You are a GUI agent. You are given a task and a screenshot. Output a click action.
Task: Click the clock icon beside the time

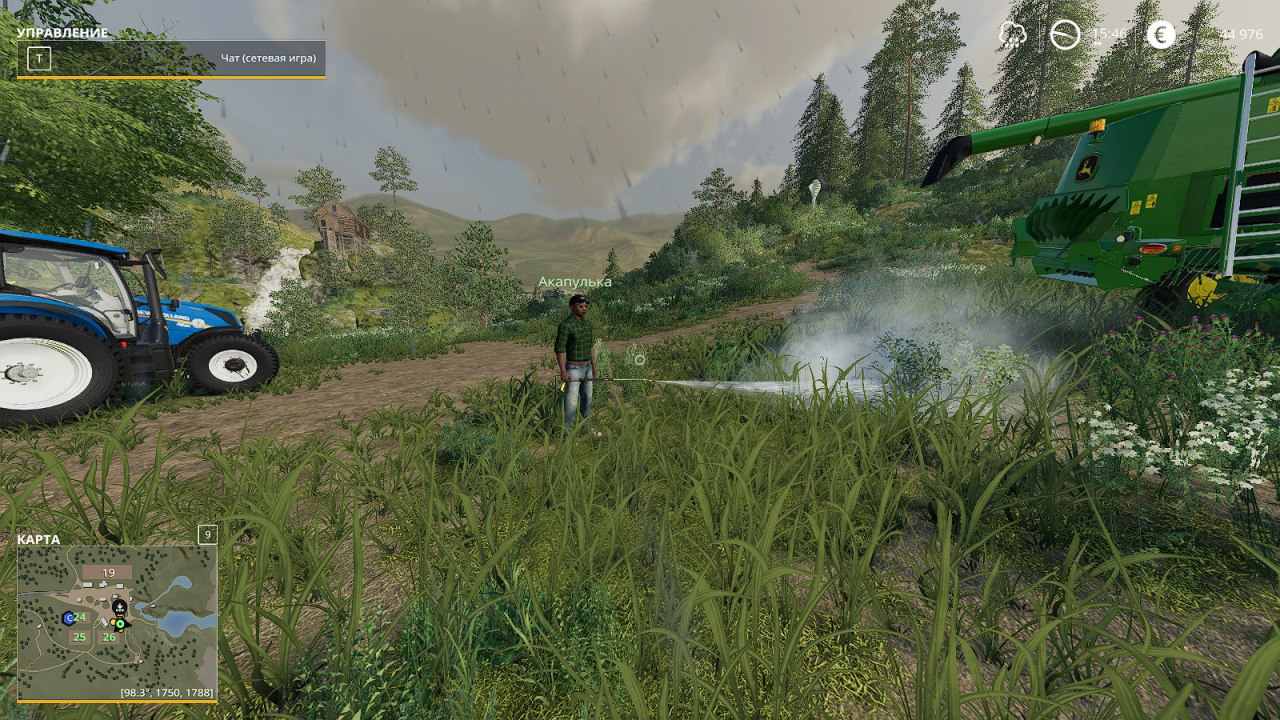[x=1065, y=35]
